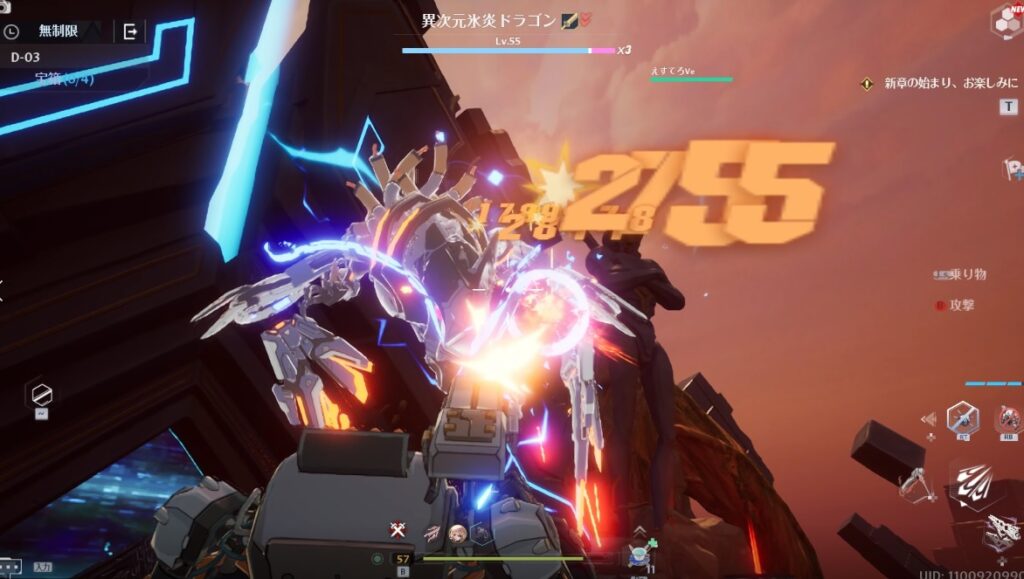Activate the mechanical gun weapon skill
Screen dimensions: 1024x579
tap(1000, 532)
